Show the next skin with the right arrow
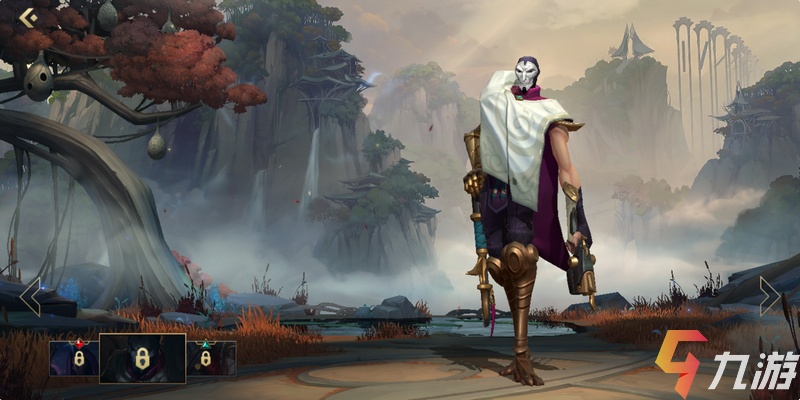 click(x=768, y=296)
